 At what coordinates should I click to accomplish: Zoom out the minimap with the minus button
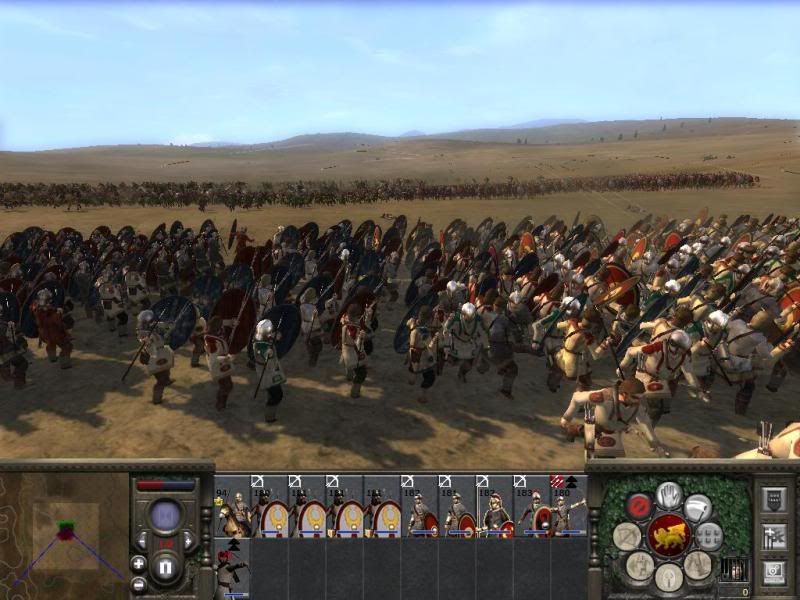pos(138,584)
